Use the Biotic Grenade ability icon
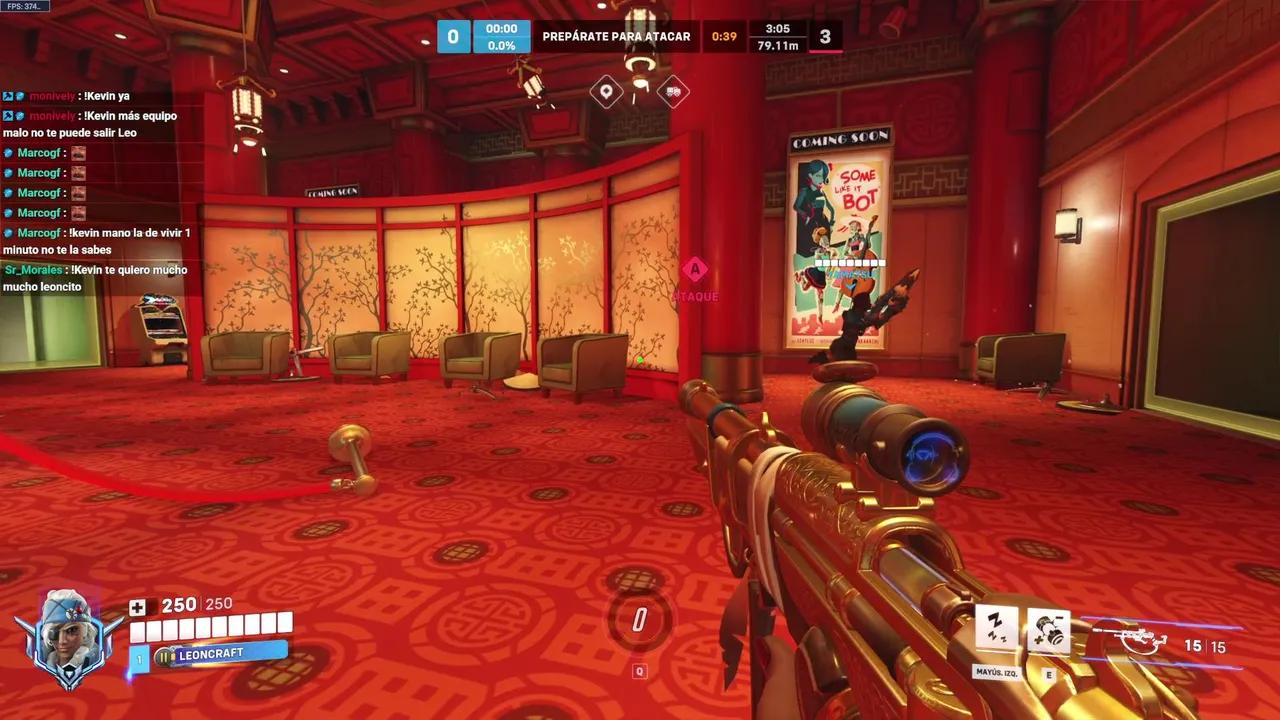Image resolution: width=1280 pixels, height=720 pixels. pyautogui.click(x=1049, y=631)
